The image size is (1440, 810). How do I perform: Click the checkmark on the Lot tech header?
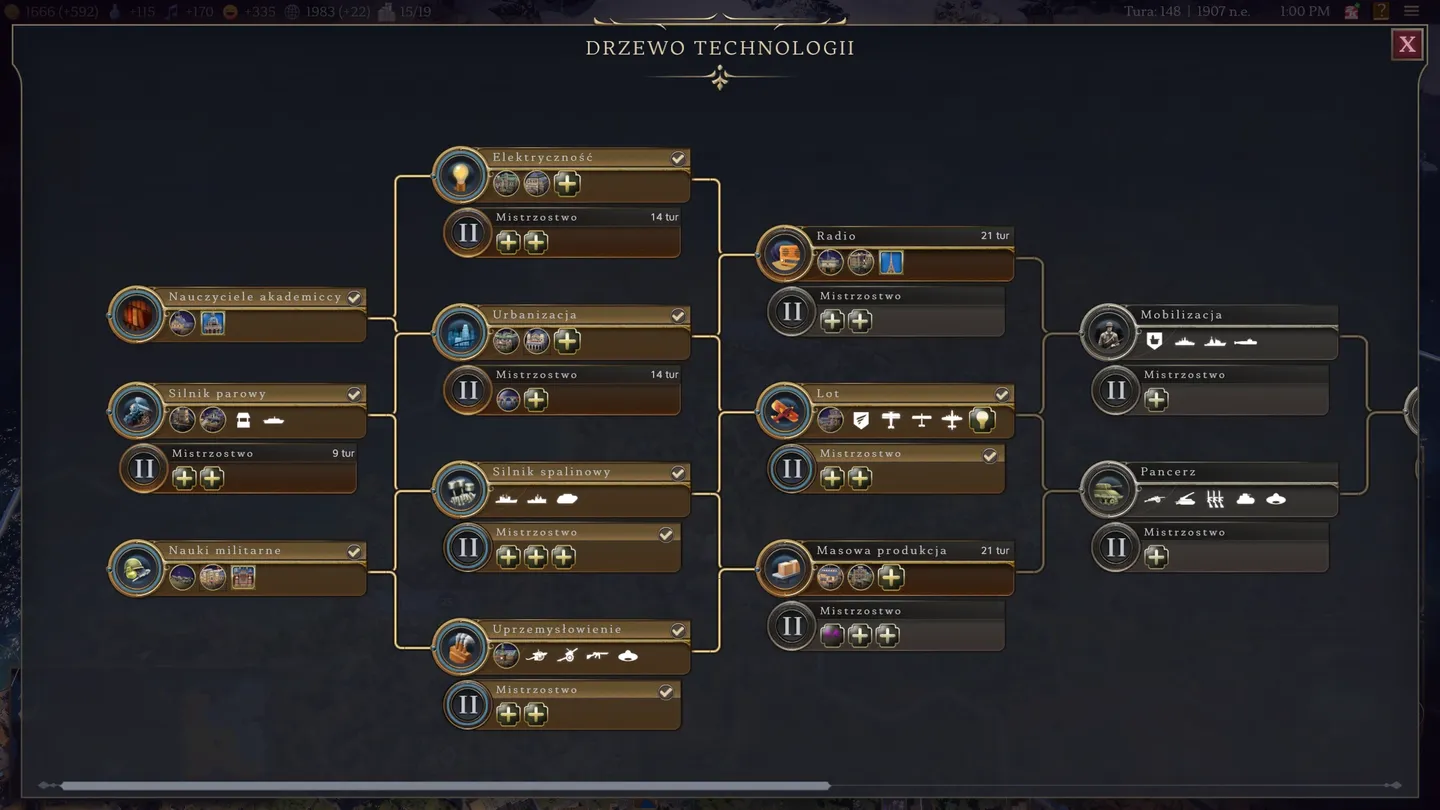1003,393
